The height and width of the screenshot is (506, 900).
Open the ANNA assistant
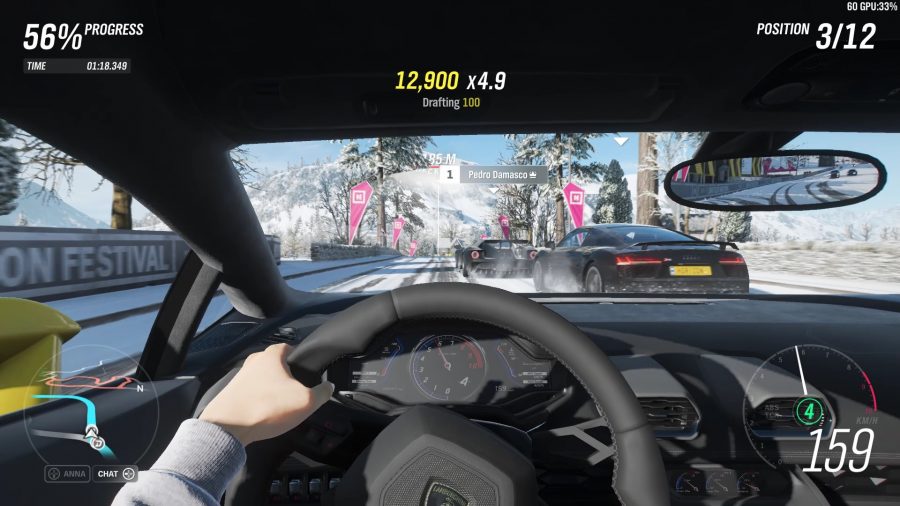pos(66,473)
